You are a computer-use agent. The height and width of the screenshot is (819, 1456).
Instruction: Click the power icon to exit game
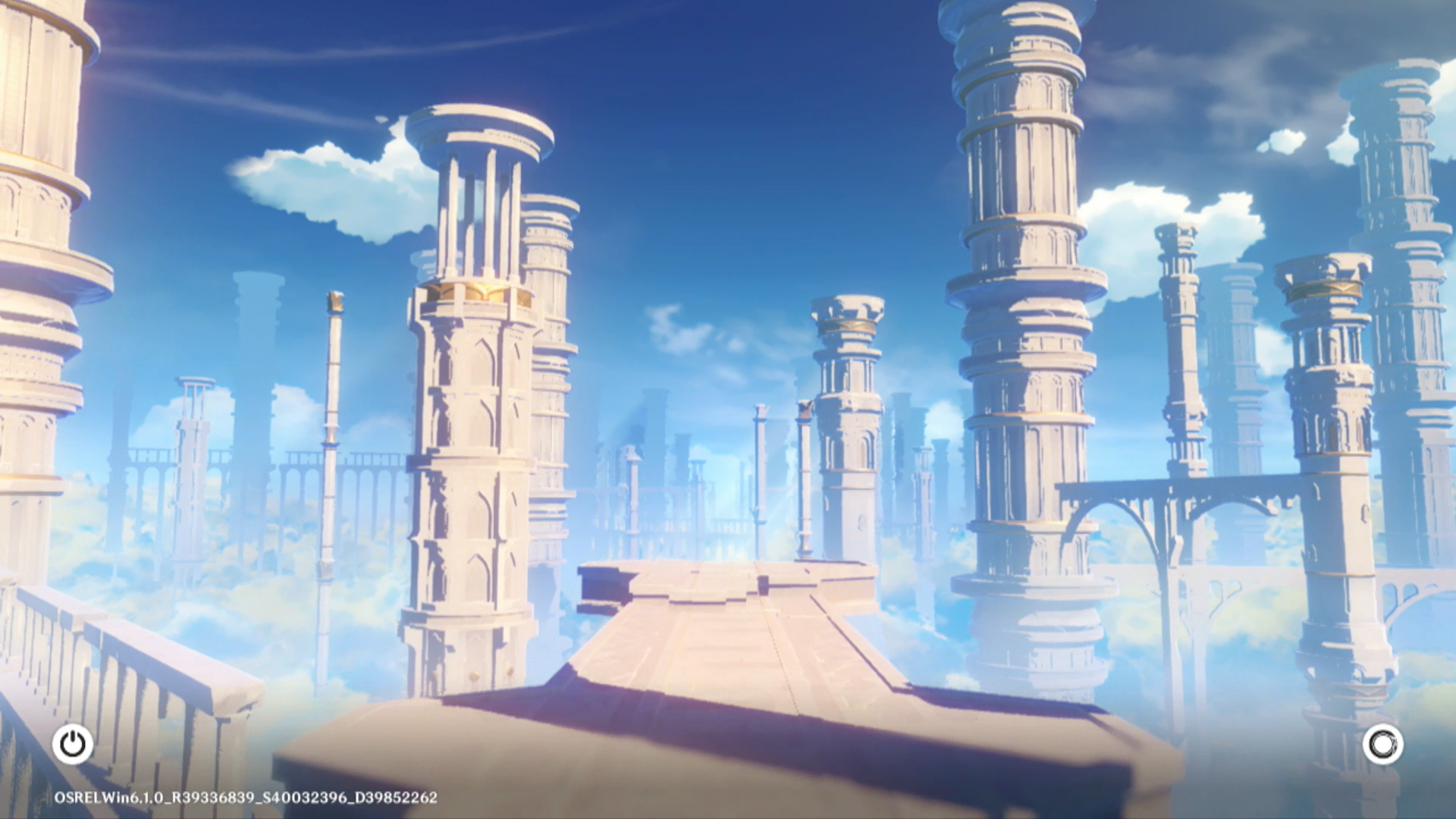(x=73, y=744)
